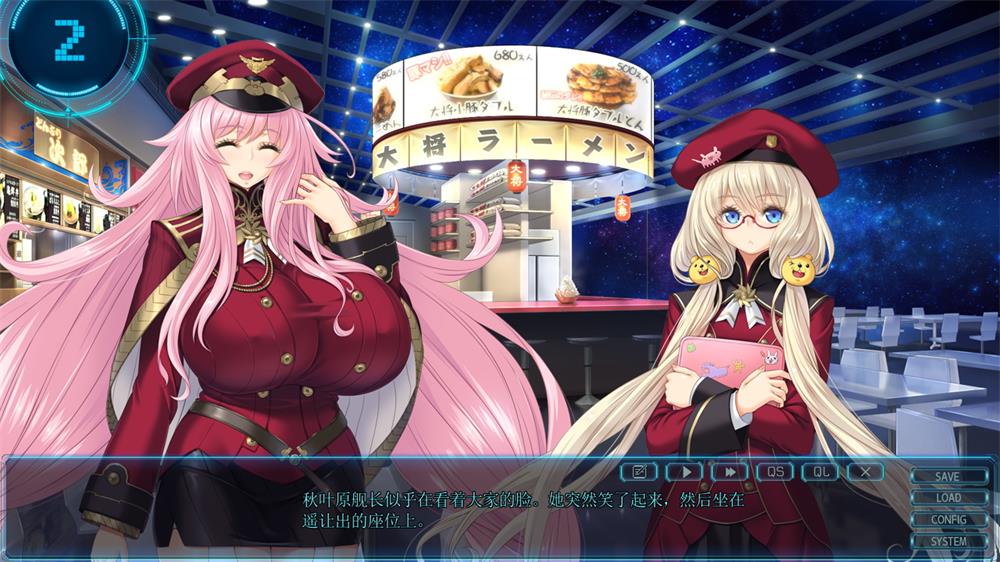Open the LOAD menu
The image size is (1000, 562).
click(948, 498)
